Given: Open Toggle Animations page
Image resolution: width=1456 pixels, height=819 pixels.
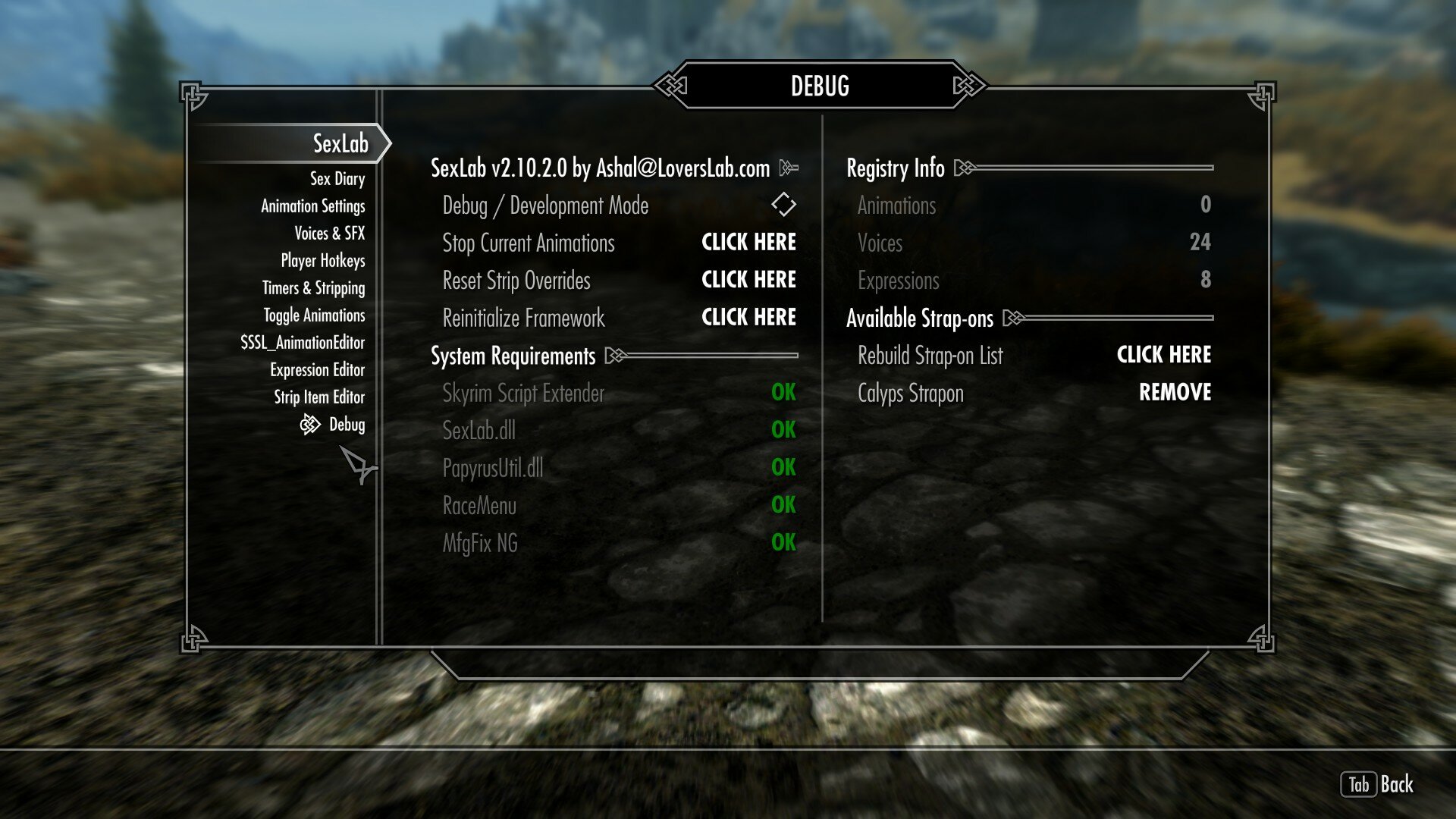Looking at the screenshot, I should [314, 315].
